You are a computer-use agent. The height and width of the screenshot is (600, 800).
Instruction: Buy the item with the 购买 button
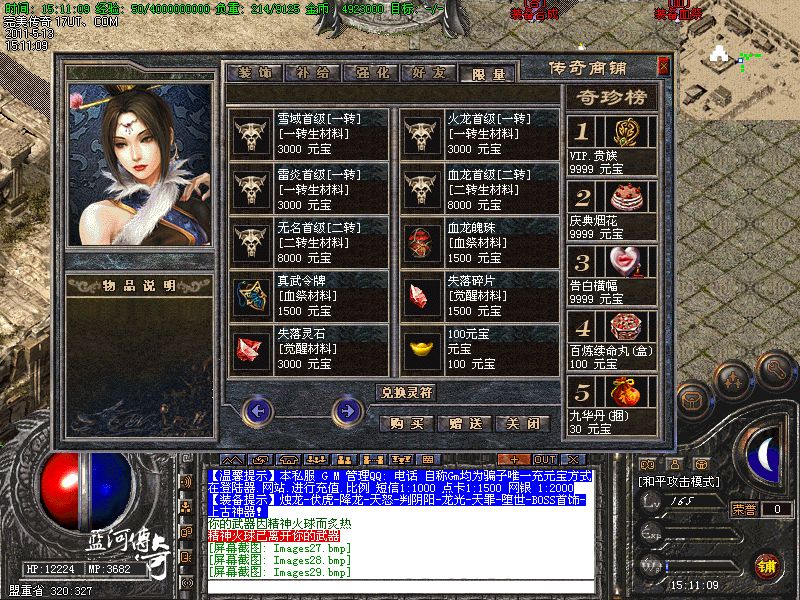click(407, 423)
